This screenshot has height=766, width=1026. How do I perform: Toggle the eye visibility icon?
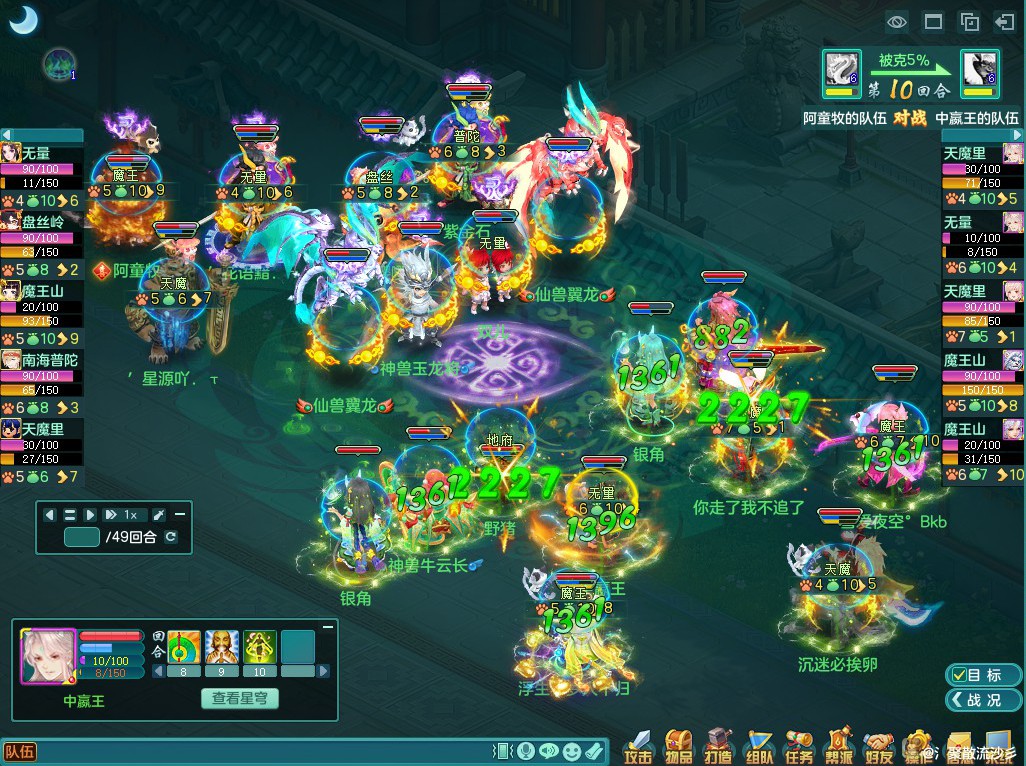tap(897, 21)
